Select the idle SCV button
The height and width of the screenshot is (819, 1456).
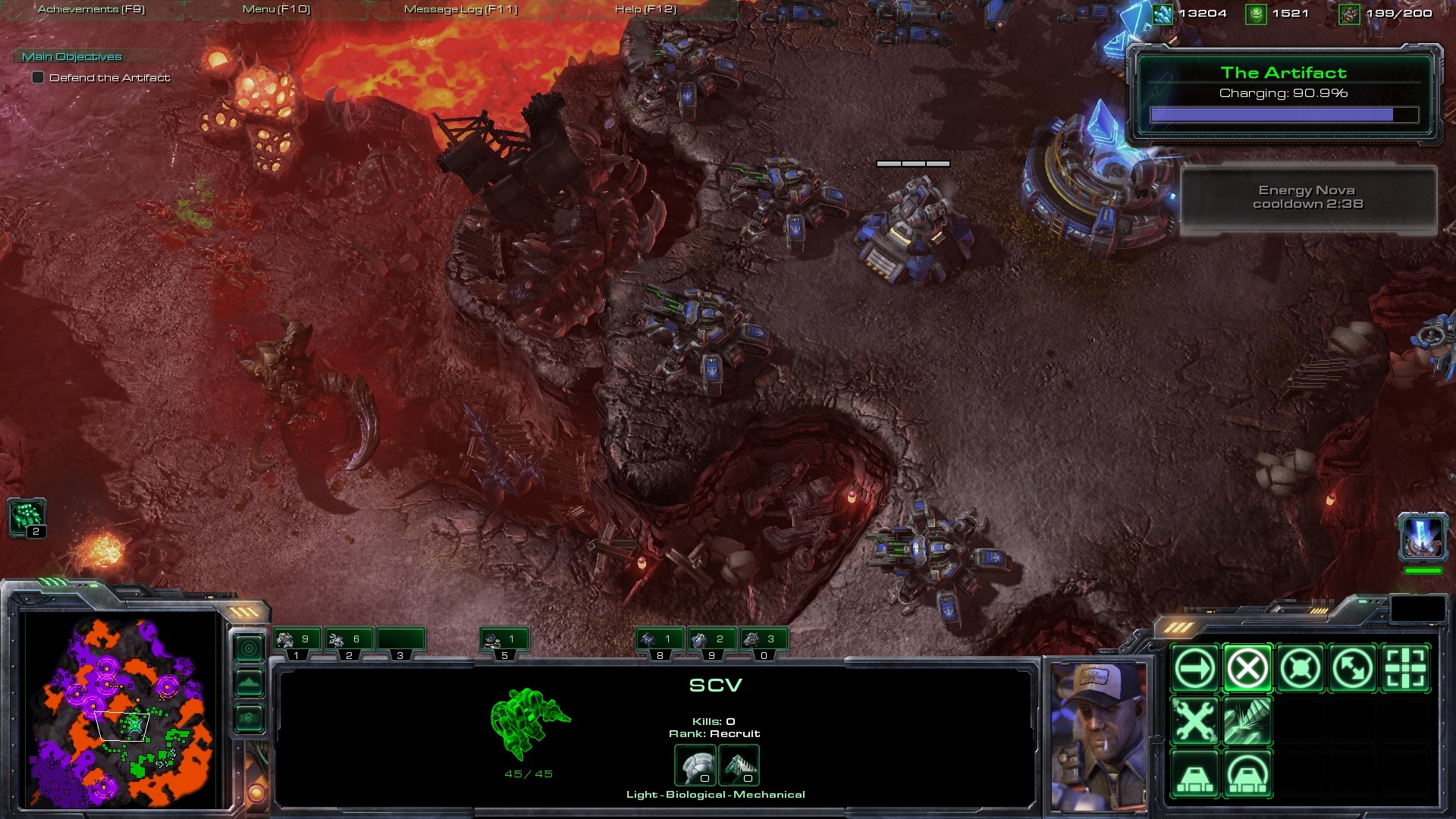coord(27,518)
